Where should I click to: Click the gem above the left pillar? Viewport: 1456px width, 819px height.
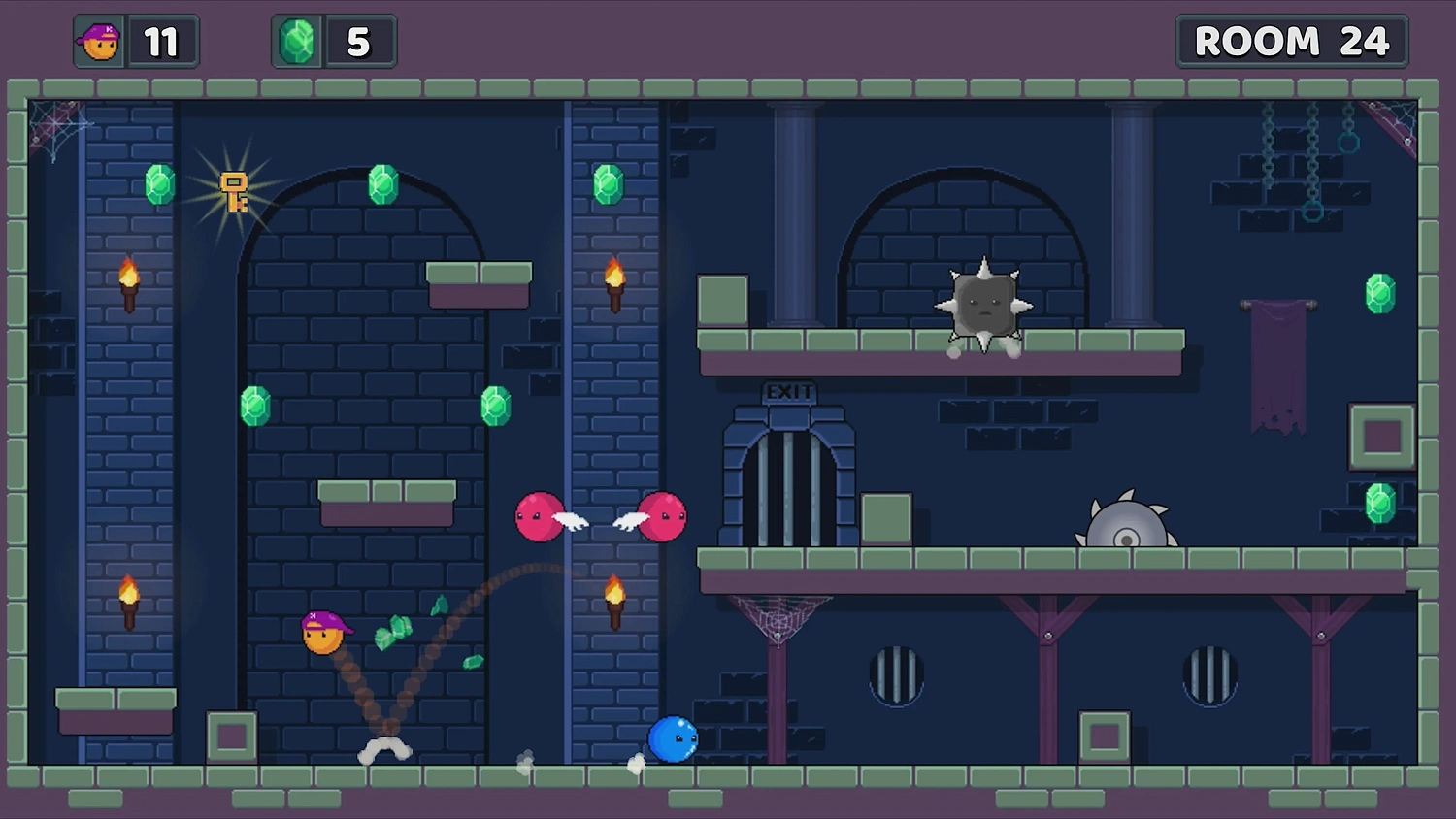point(158,185)
